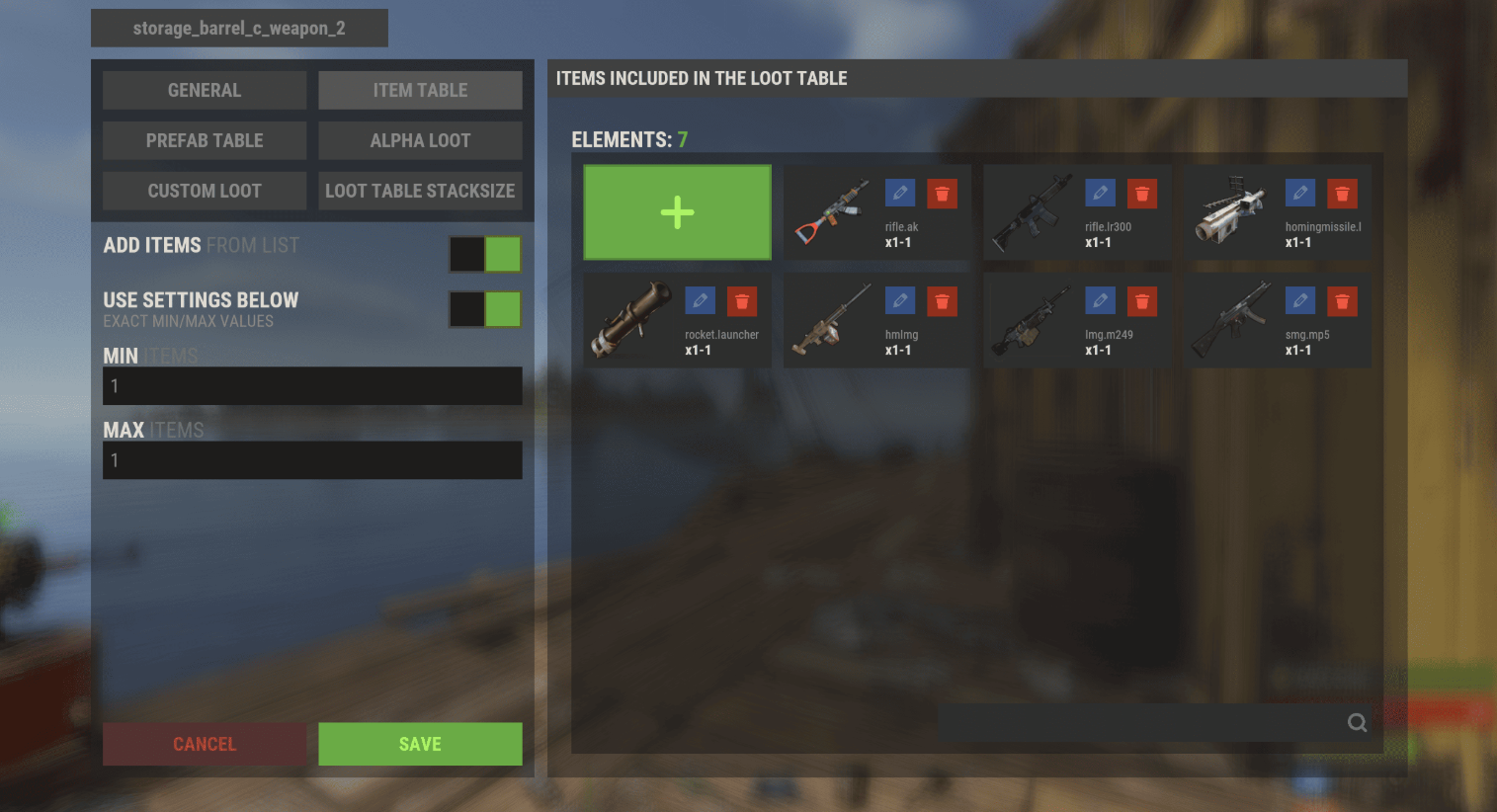The height and width of the screenshot is (812, 1497).
Task: Edit the homing missile launcher entry
Action: 1300,194
